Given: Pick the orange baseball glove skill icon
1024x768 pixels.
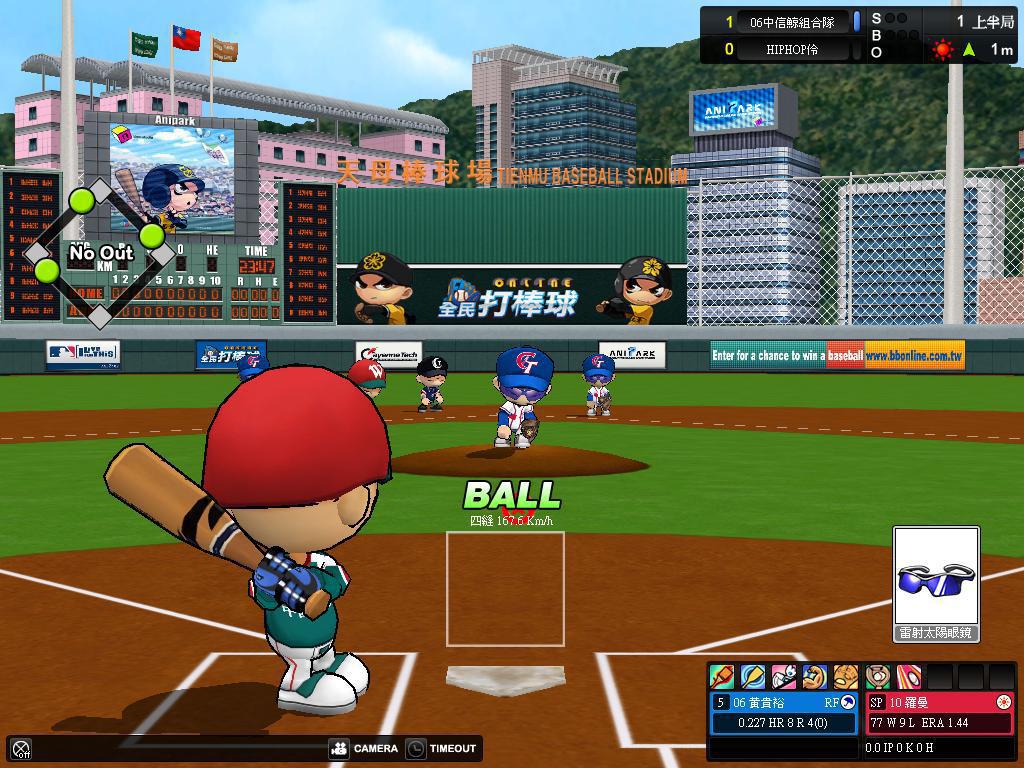Looking at the screenshot, I should coord(846,677).
